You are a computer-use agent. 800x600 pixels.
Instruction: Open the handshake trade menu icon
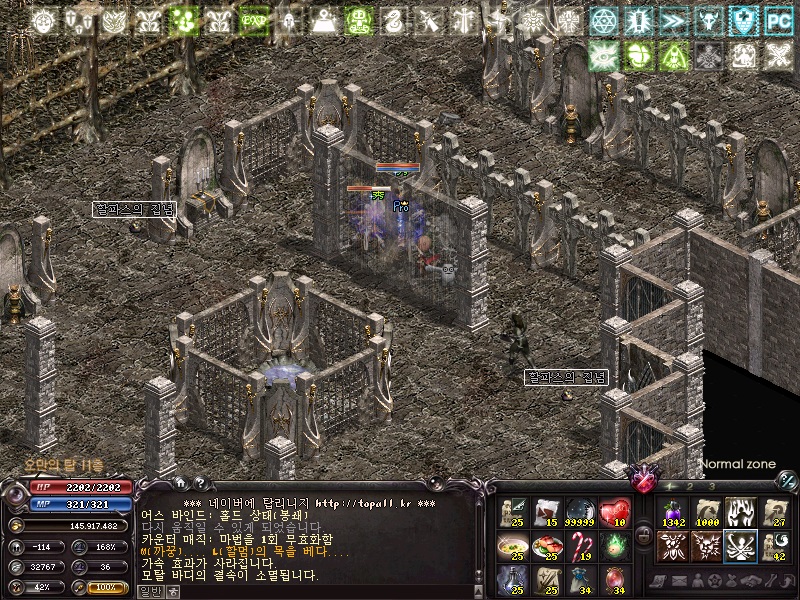coord(750,580)
